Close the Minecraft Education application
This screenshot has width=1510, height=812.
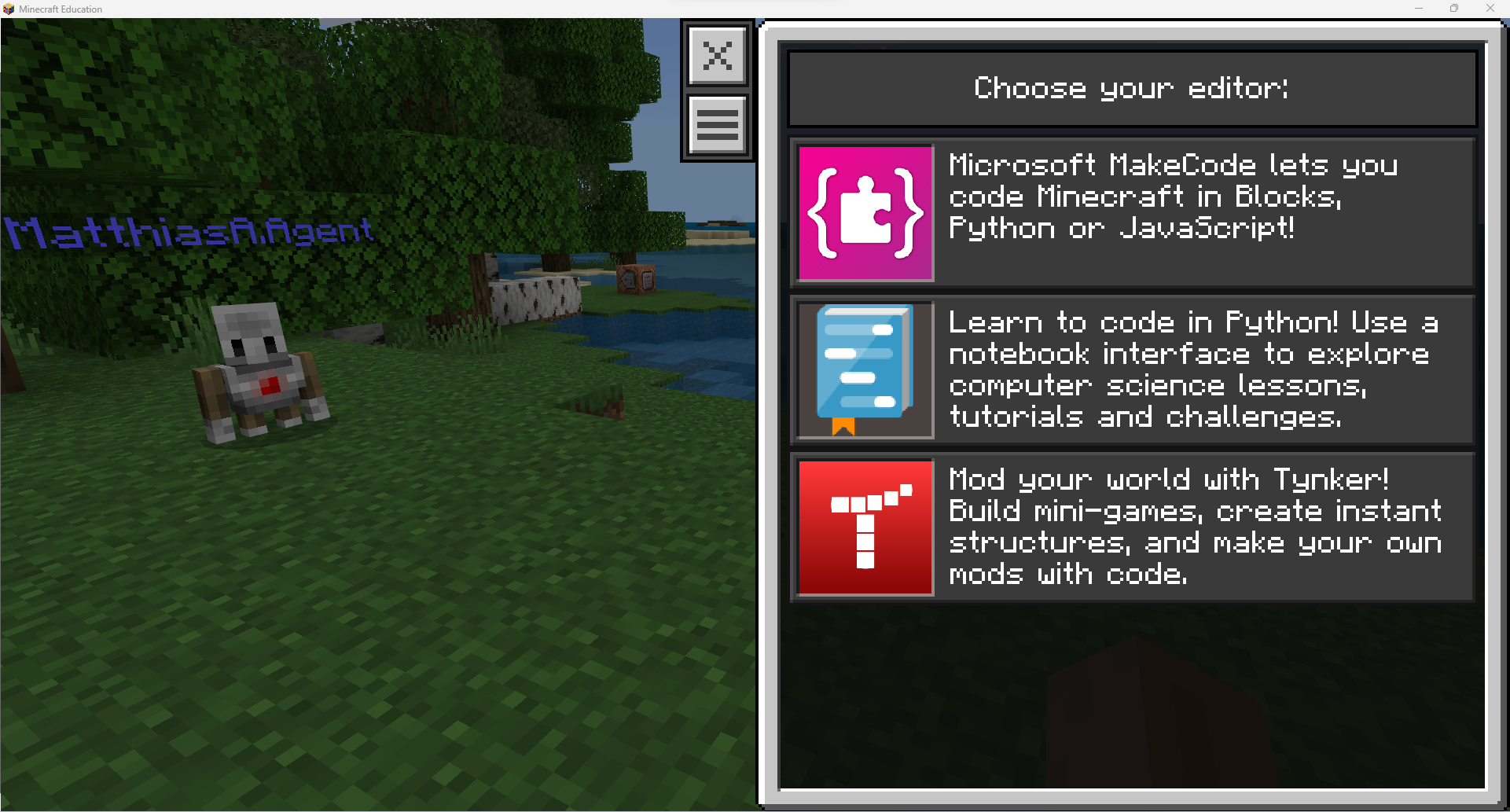pos(1490,9)
